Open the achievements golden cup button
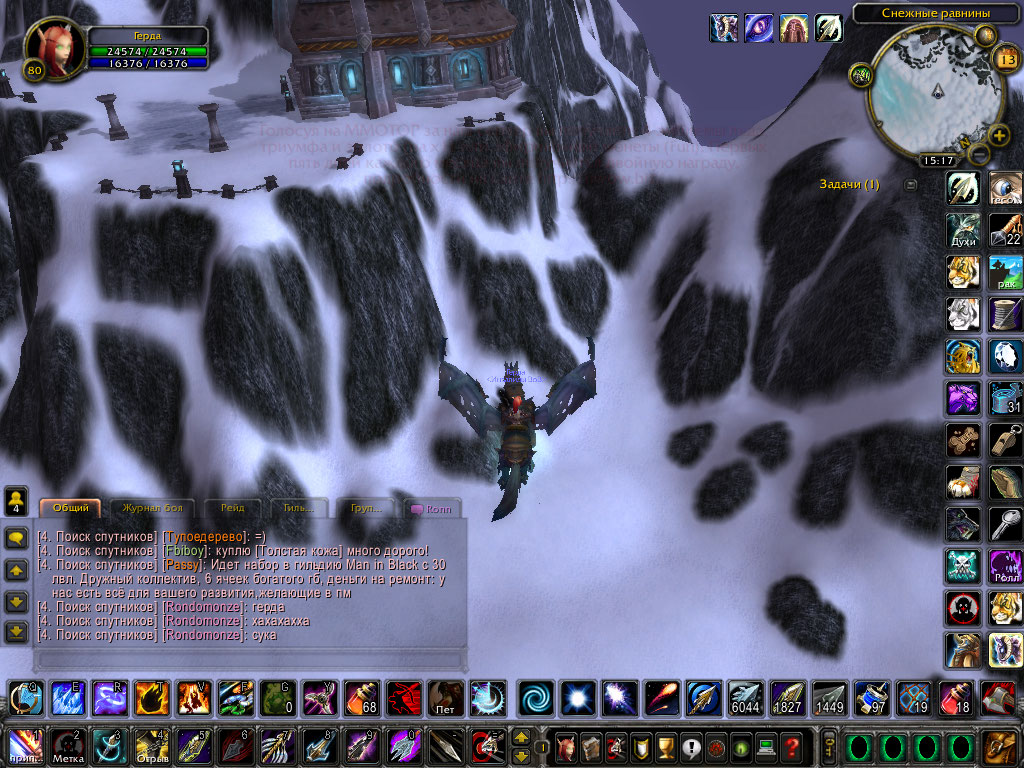This screenshot has height=768, width=1024. click(x=665, y=746)
